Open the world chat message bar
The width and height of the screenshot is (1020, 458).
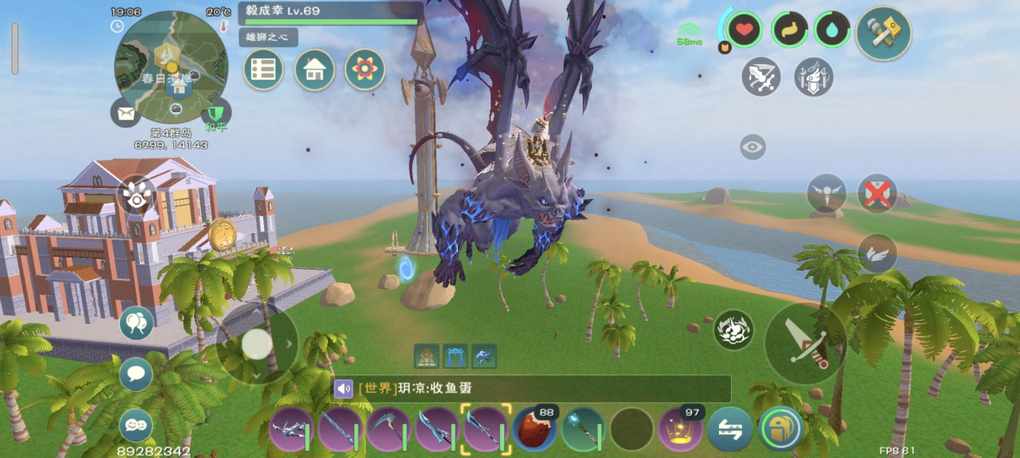[x=531, y=389]
